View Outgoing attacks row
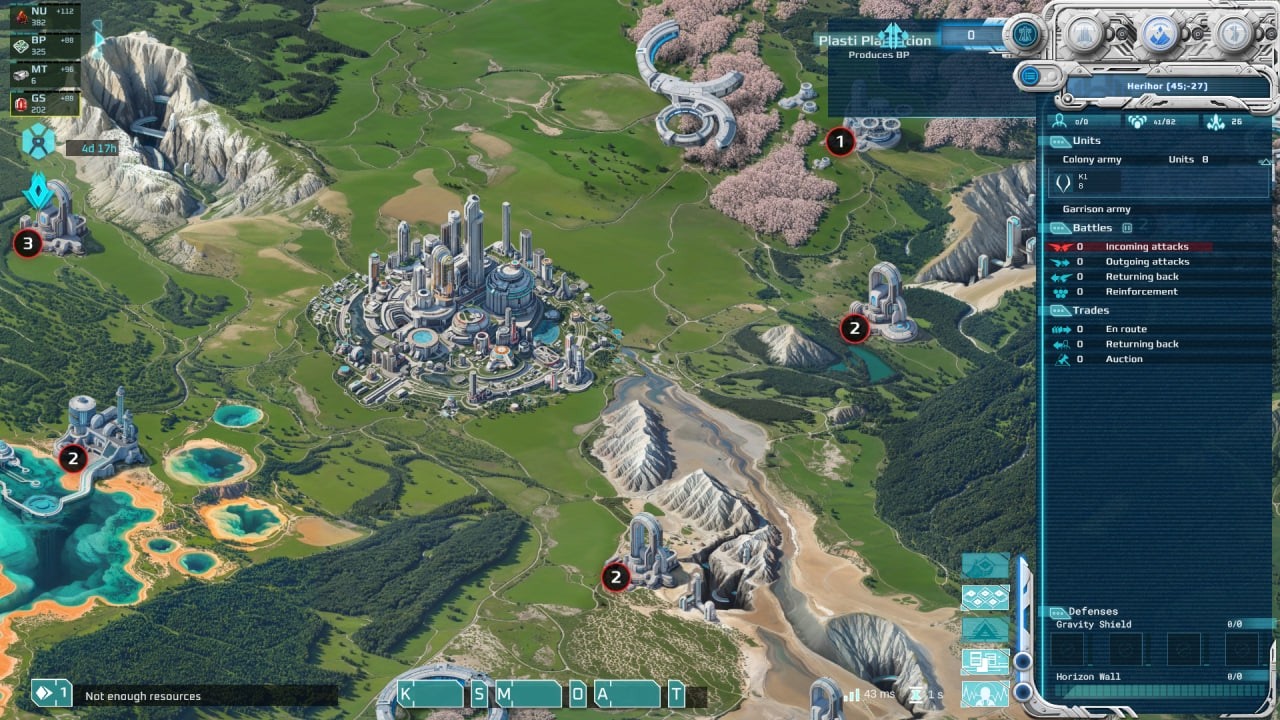Viewport: 1280px width, 720px height. [1146, 262]
